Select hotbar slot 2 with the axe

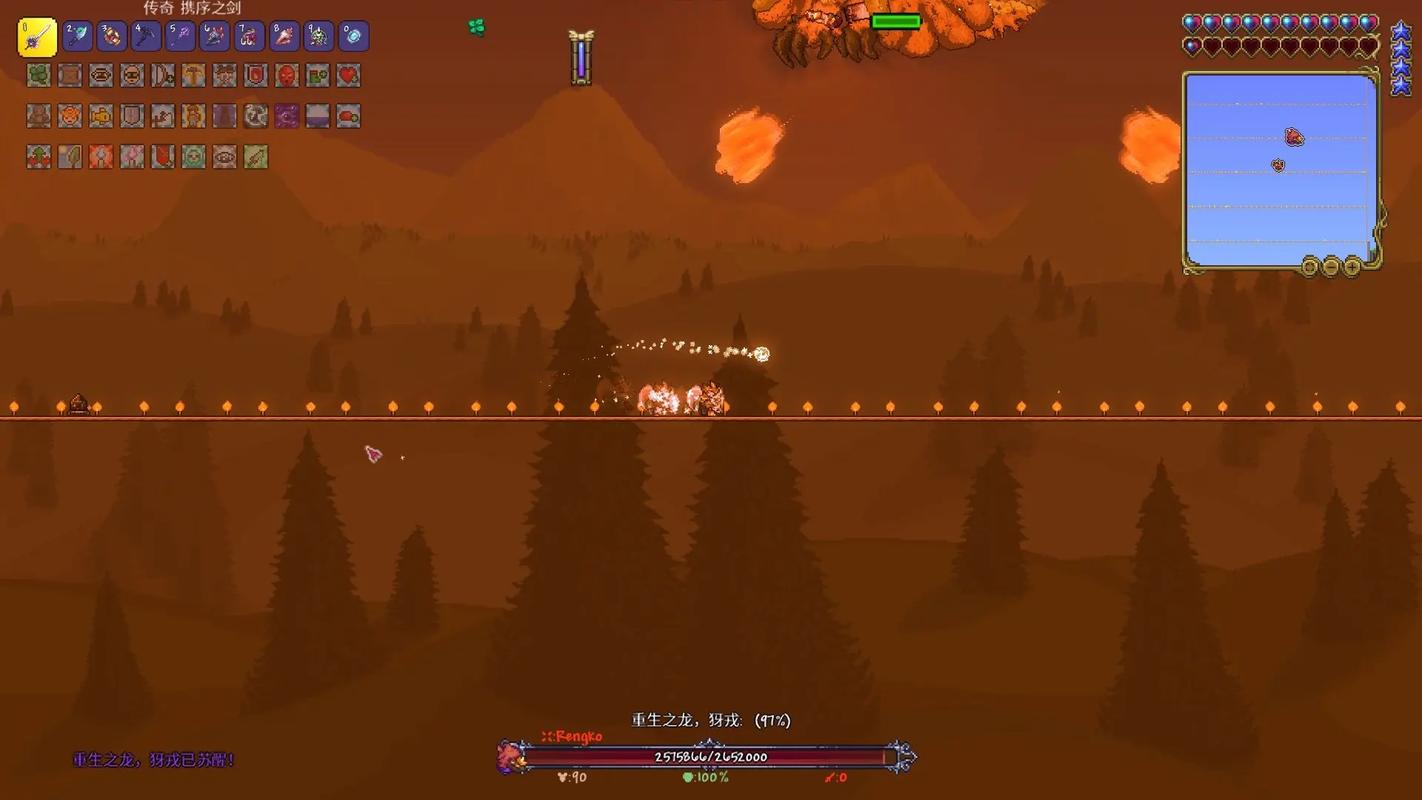click(78, 37)
